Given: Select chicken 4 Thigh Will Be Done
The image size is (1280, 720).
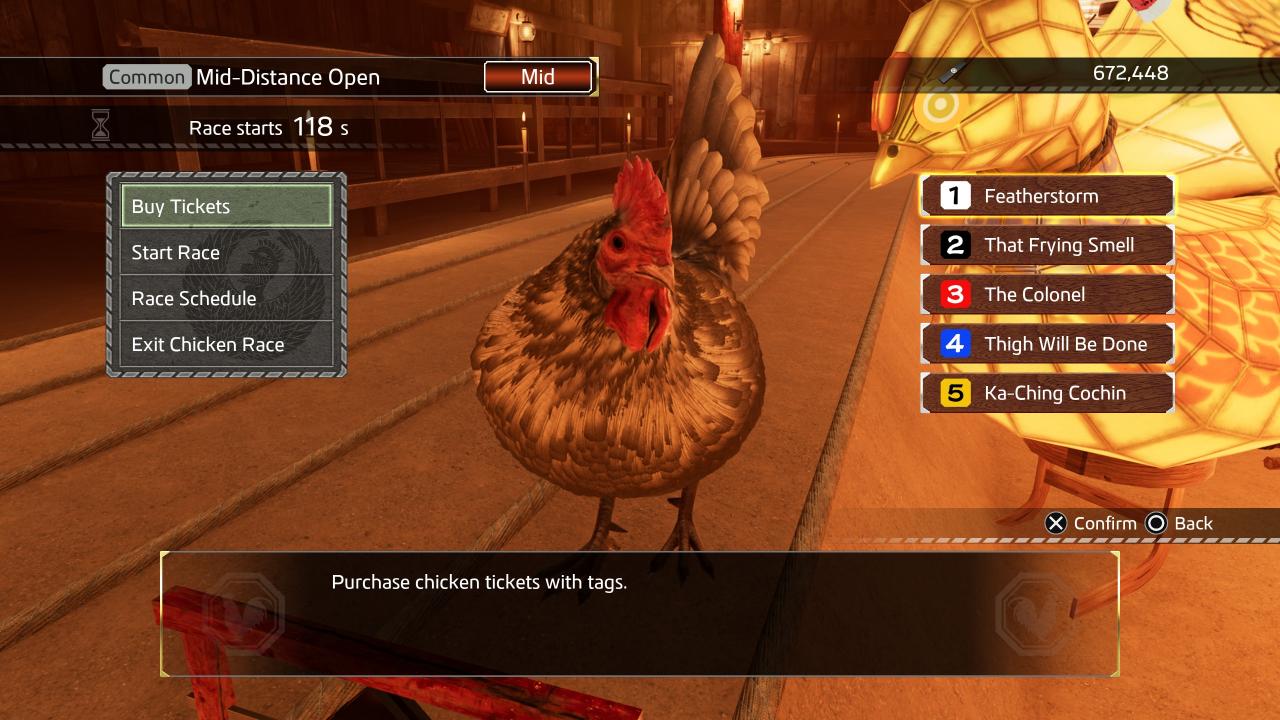Looking at the screenshot, I should point(1046,344).
